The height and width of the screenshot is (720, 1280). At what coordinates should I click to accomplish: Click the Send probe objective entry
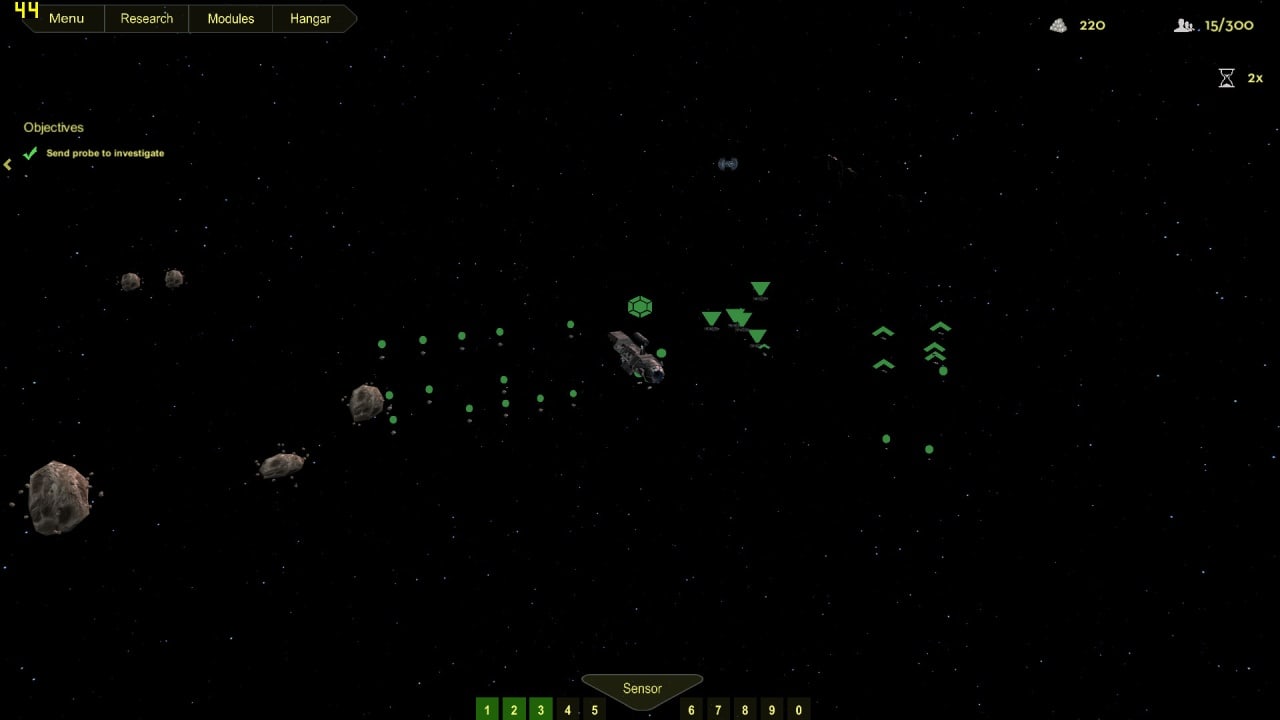[105, 153]
